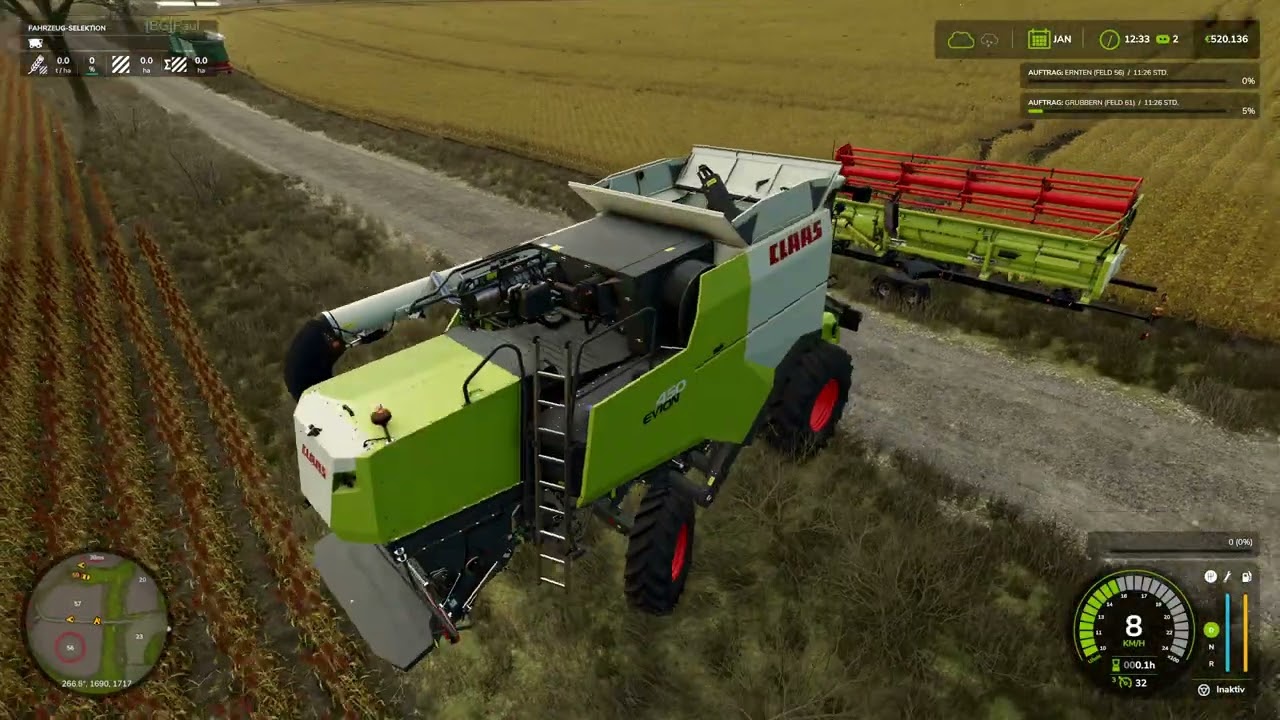Click the fuel pump icon
Screen dimensions: 1280x720
click(x=1246, y=577)
